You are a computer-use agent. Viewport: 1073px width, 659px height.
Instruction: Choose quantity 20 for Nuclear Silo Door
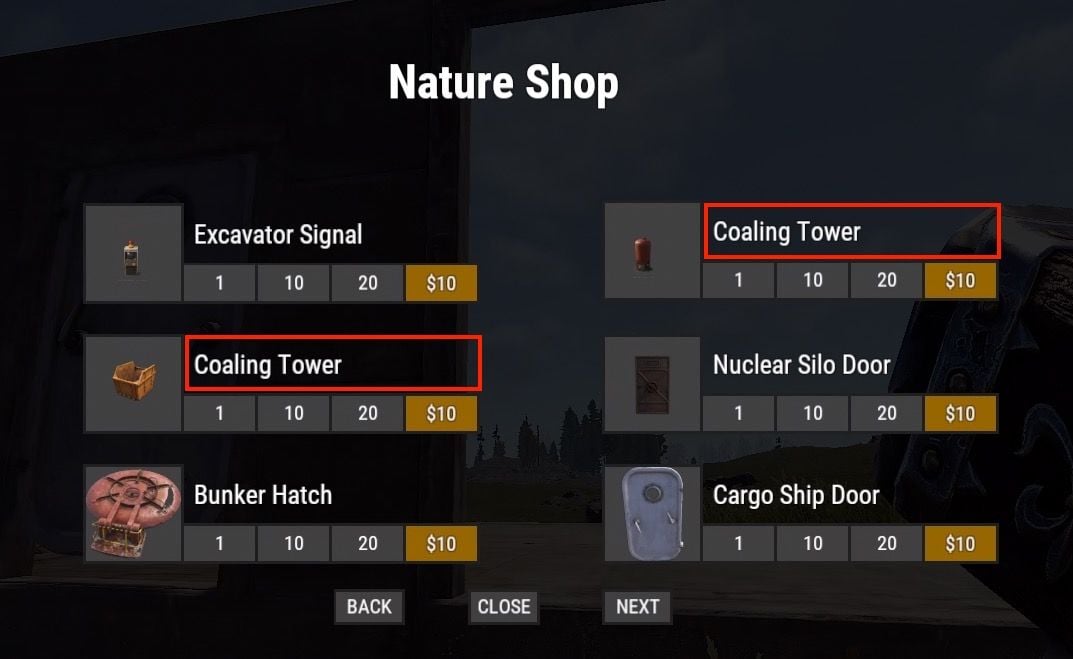pyautogui.click(x=887, y=414)
